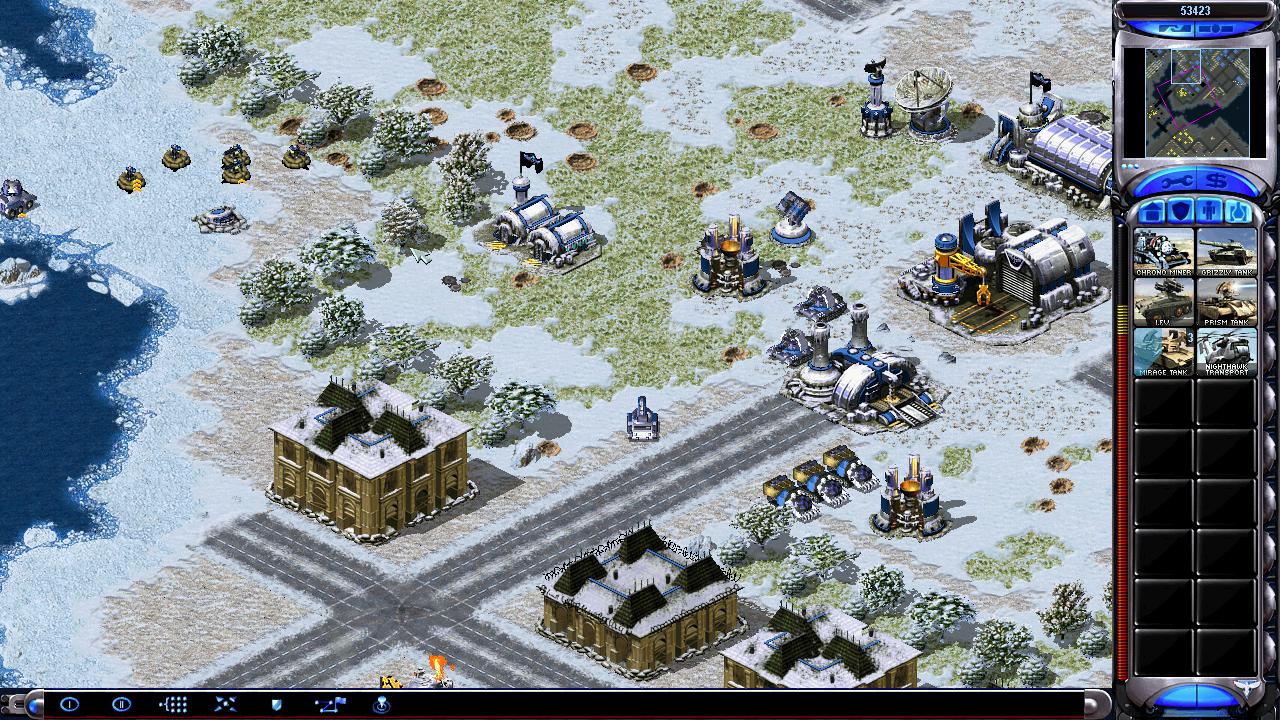The height and width of the screenshot is (720, 1280).
Task: Select team two on the command bar
Action: [x=121, y=704]
